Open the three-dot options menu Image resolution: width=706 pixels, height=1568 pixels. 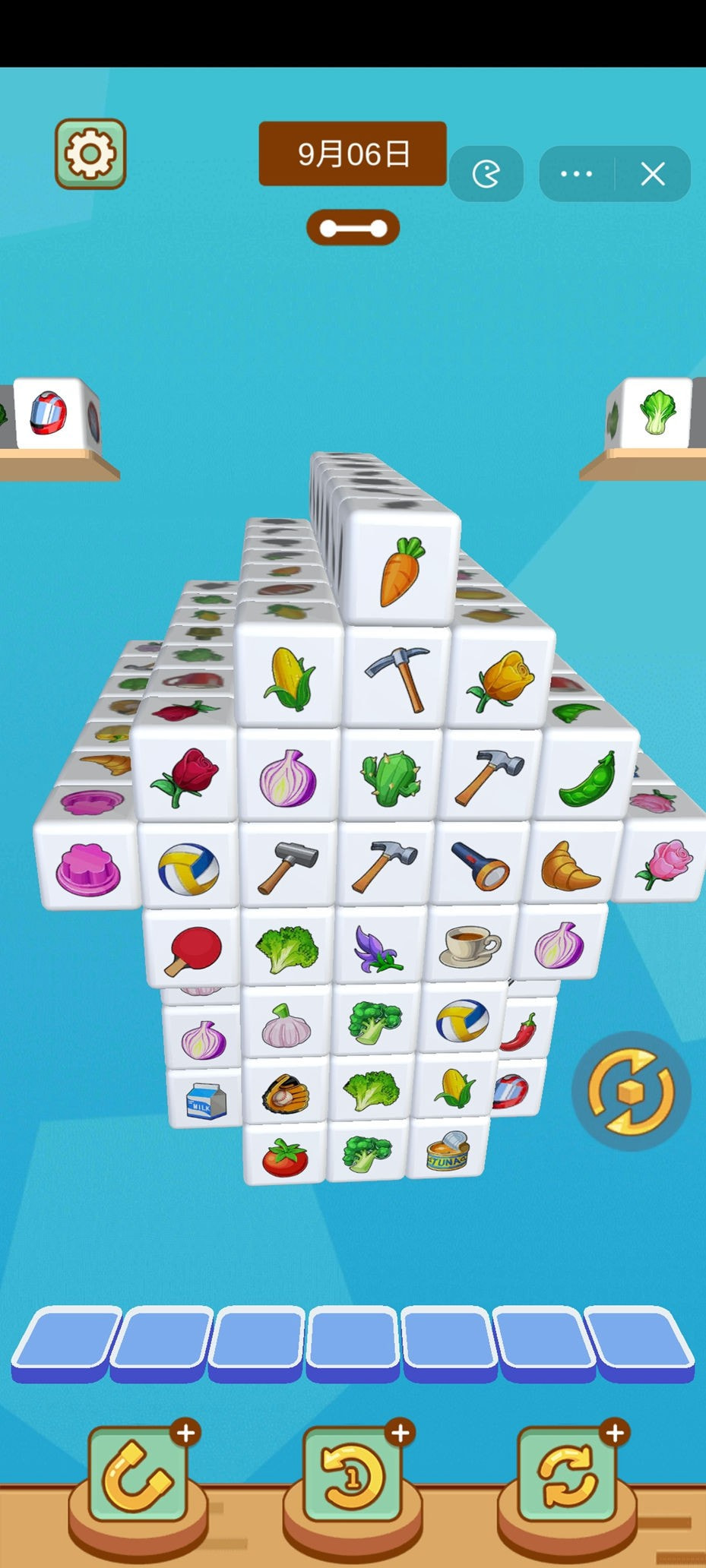click(576, 174)
